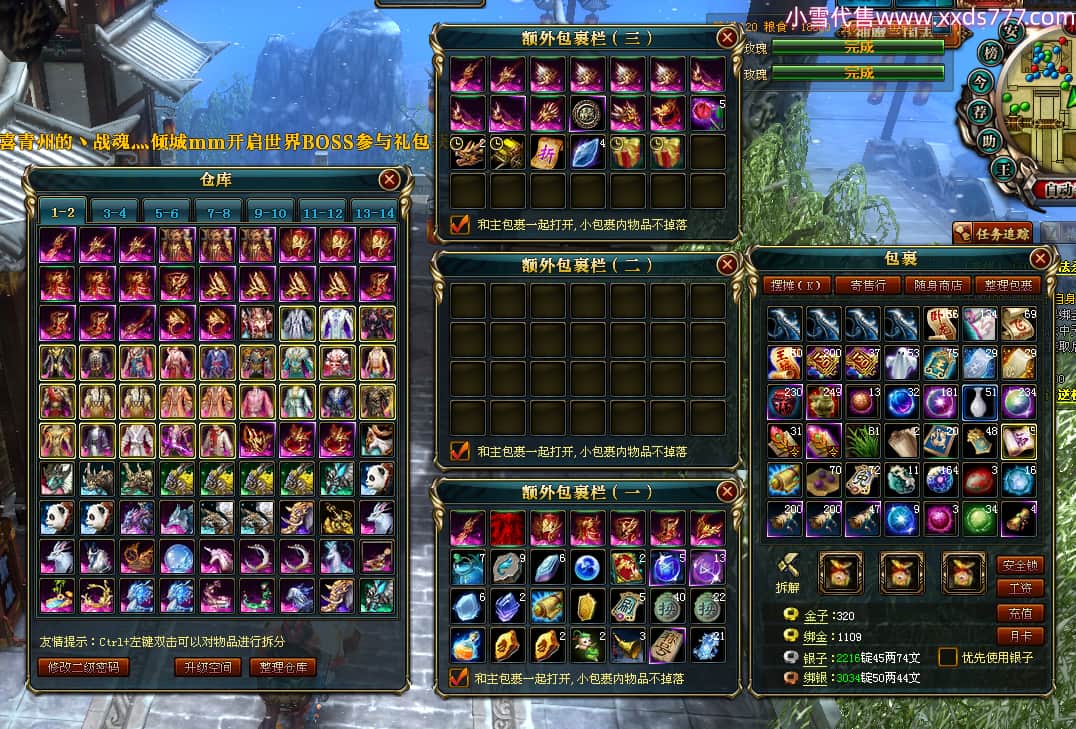The width and height of the screenshot is (1076, 729).
Task: Close the 包裹 inventory window
Action: 1040,259
